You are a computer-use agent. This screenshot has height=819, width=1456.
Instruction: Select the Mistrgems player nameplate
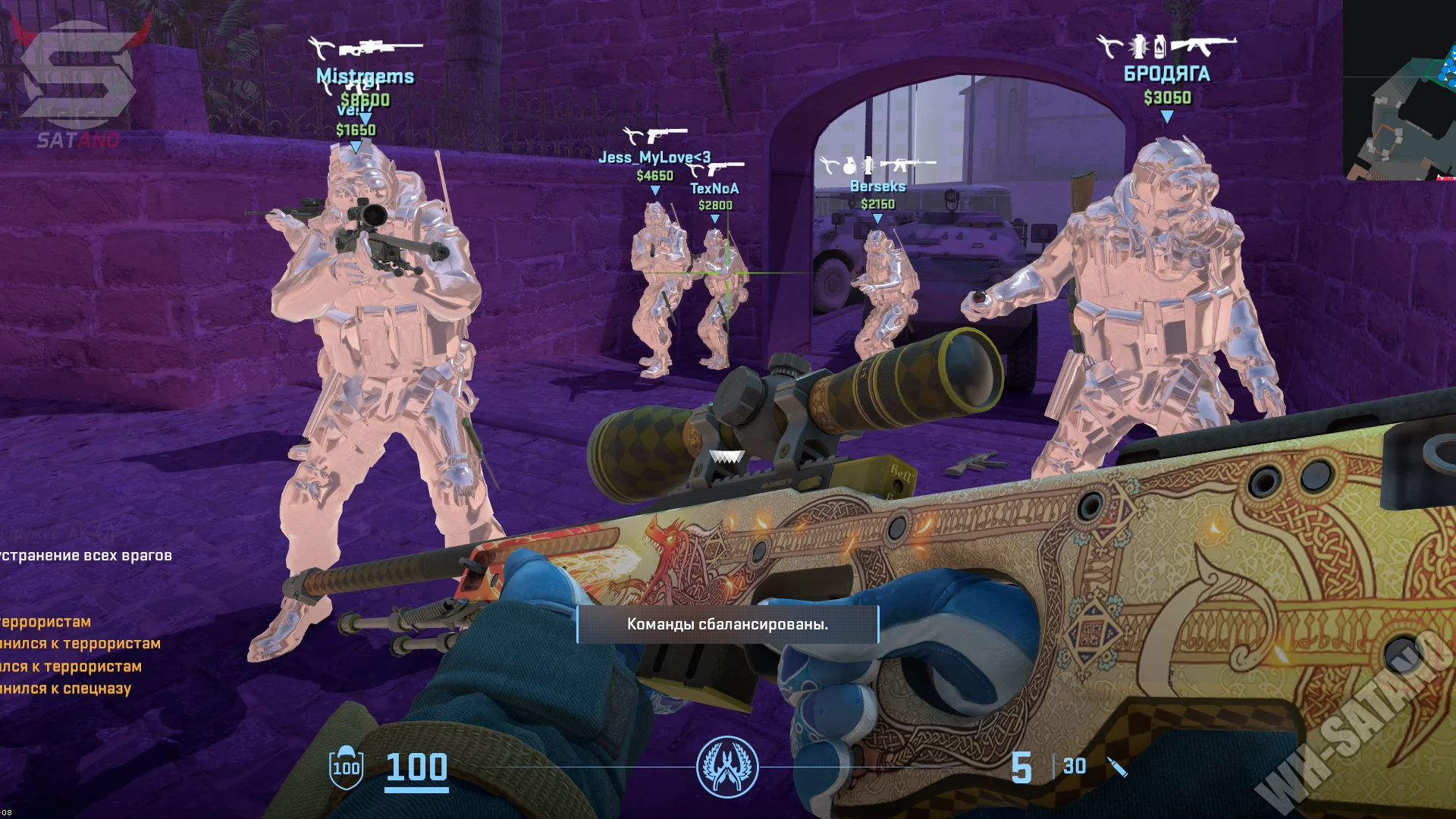(365, 76)
